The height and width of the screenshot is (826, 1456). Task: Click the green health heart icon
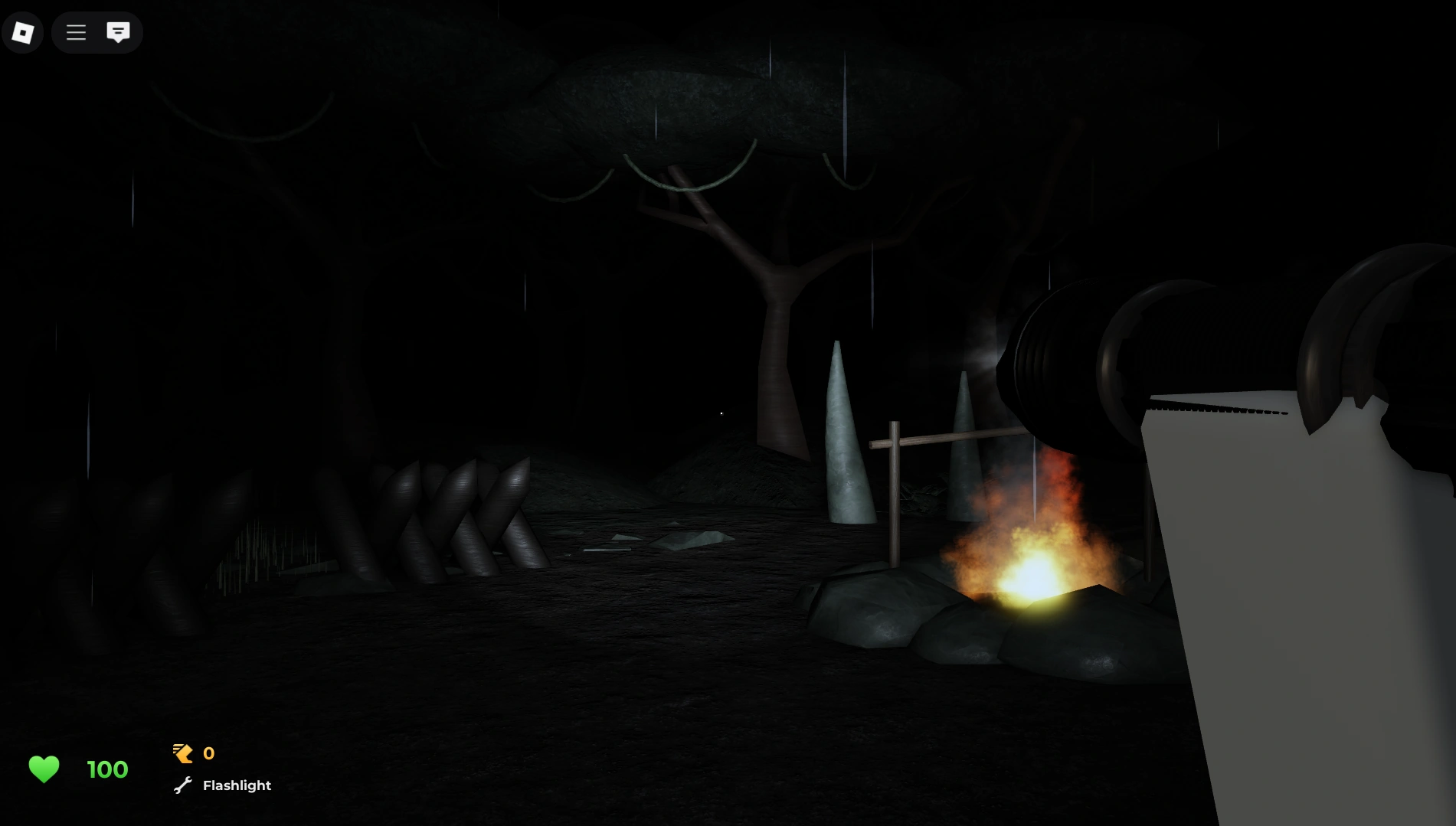point(44,769)
